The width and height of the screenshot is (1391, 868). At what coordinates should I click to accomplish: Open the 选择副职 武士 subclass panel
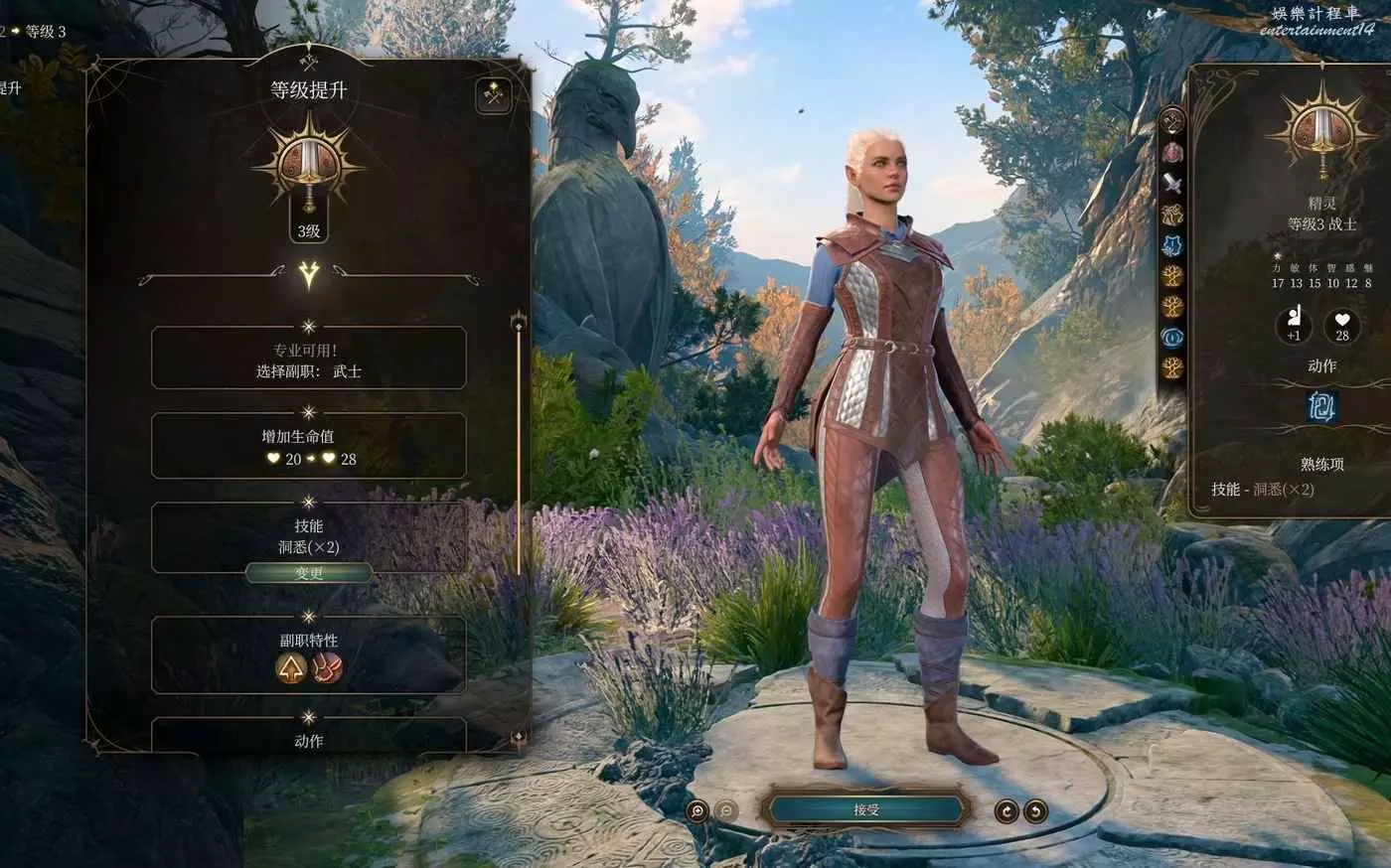click(309, 360)
